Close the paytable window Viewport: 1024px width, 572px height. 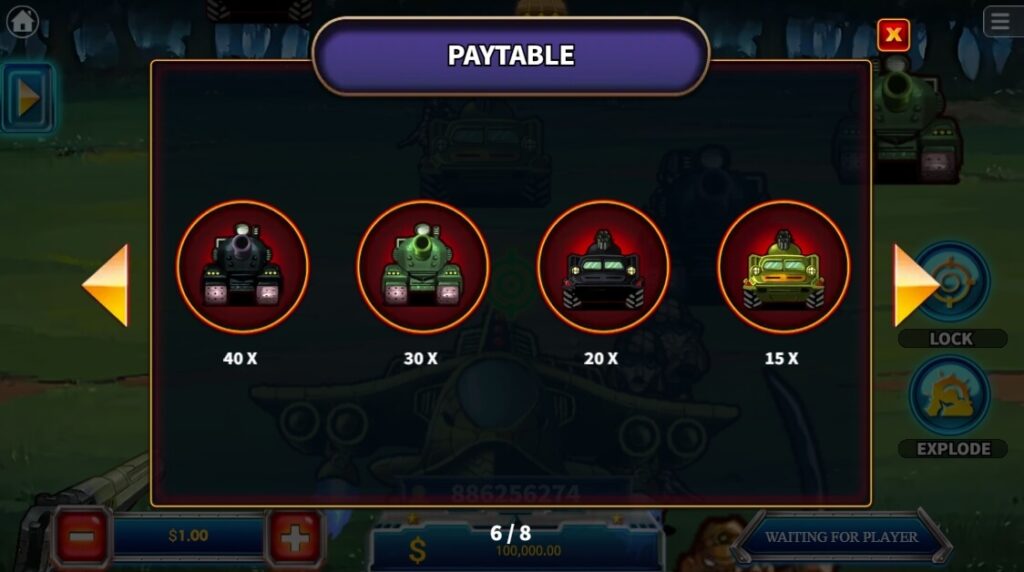(x=893, y=36)
